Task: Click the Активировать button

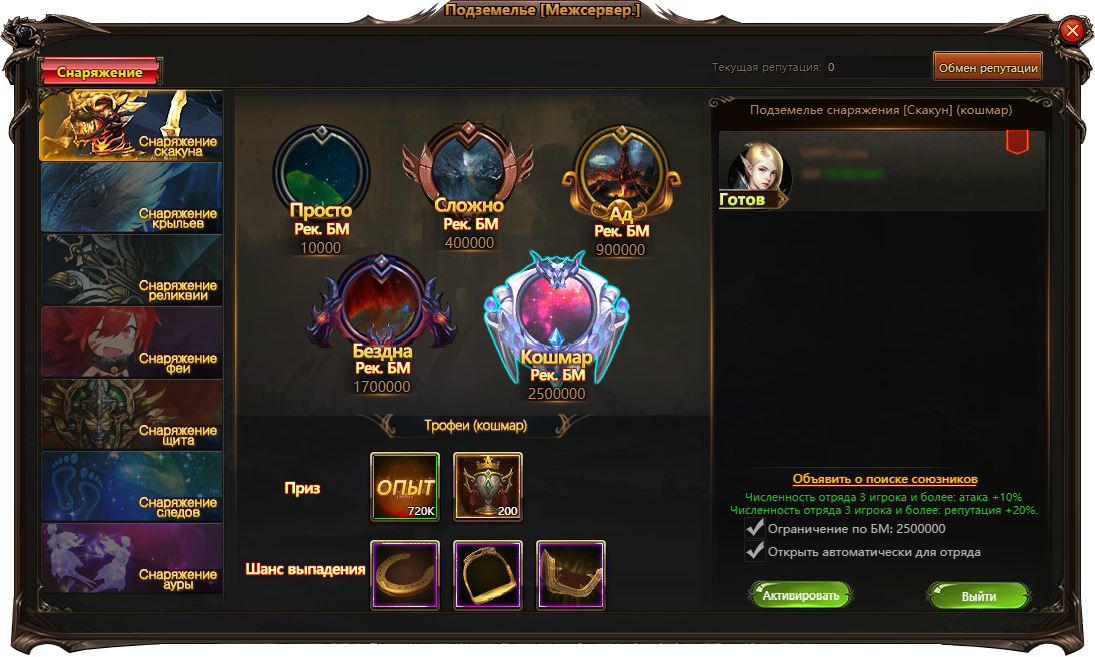Action: coord(800,596)
